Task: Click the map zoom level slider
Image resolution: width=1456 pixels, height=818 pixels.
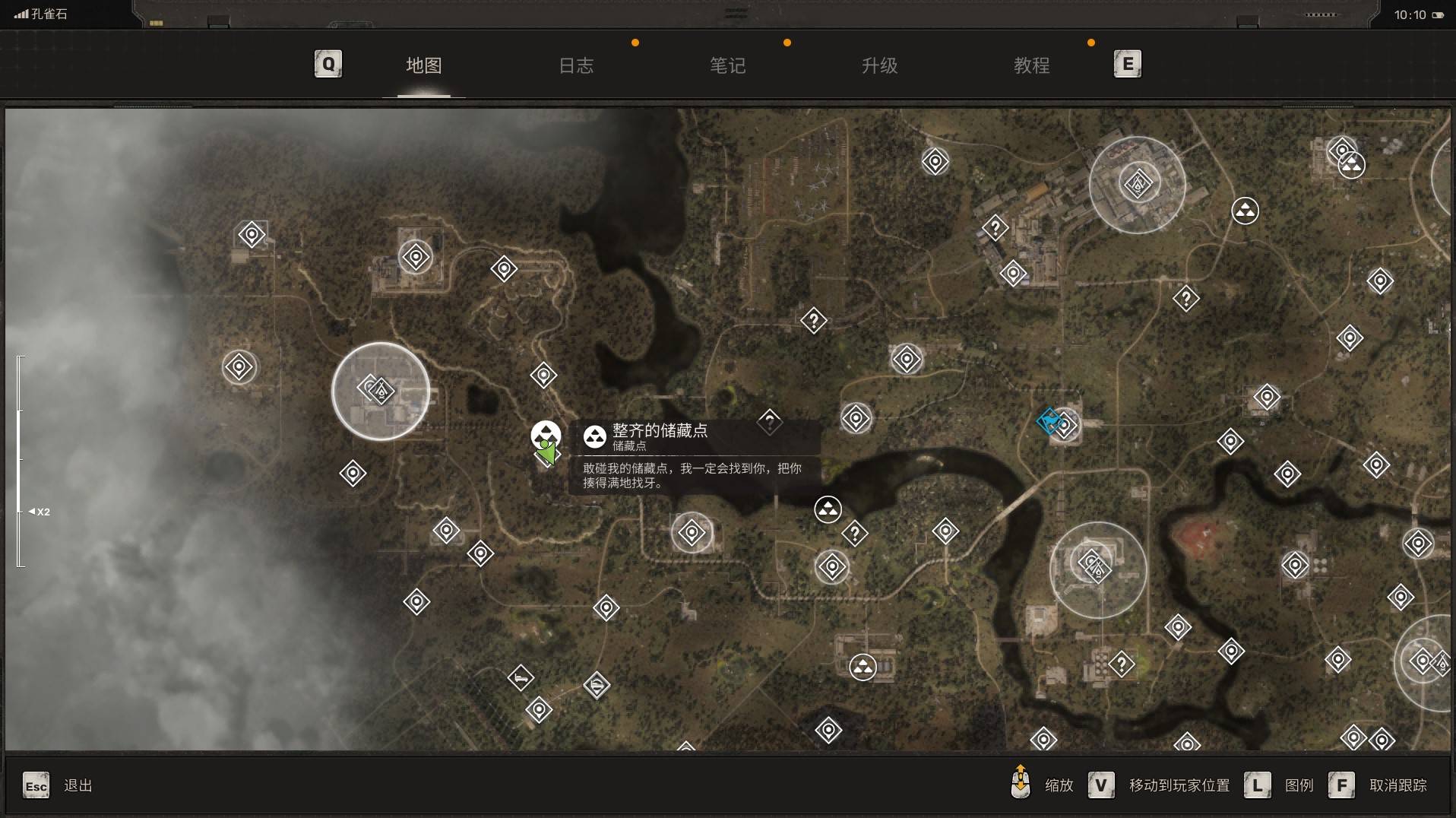Action: point(21,461)
